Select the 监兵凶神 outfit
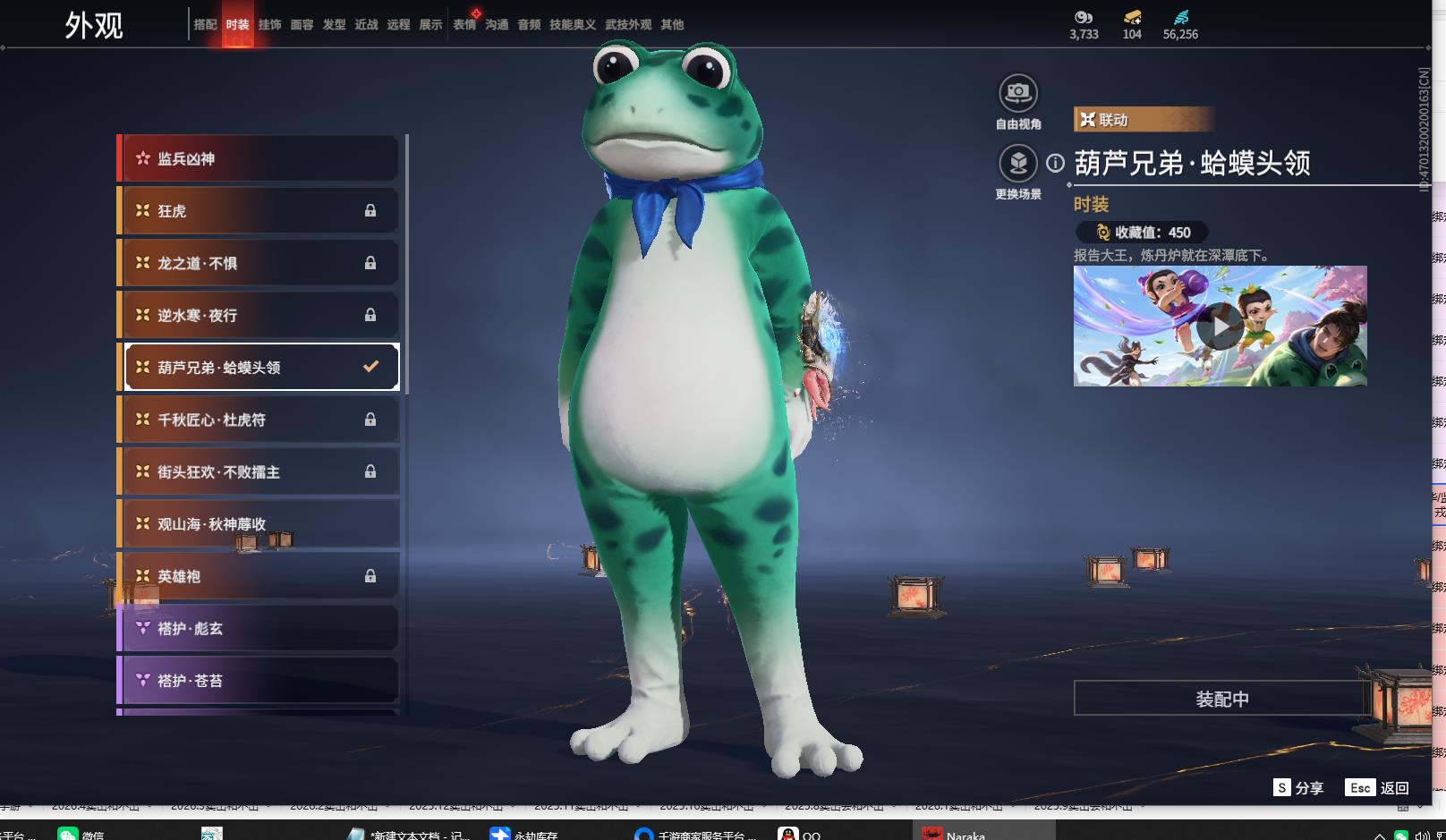The width and height of the screenshot is (1446, 840). [258, 158]
